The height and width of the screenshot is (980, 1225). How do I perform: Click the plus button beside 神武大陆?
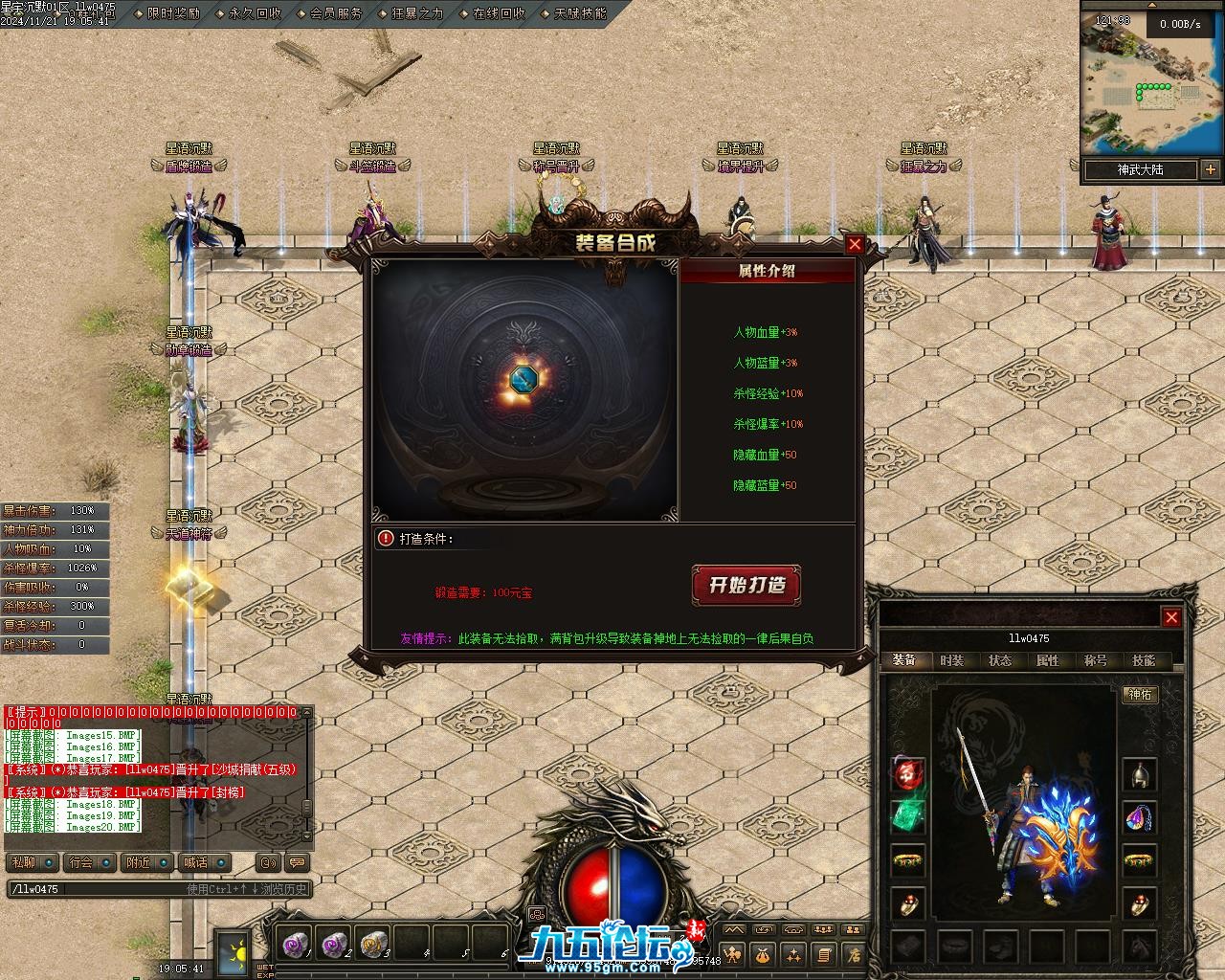click(1211, 170)
